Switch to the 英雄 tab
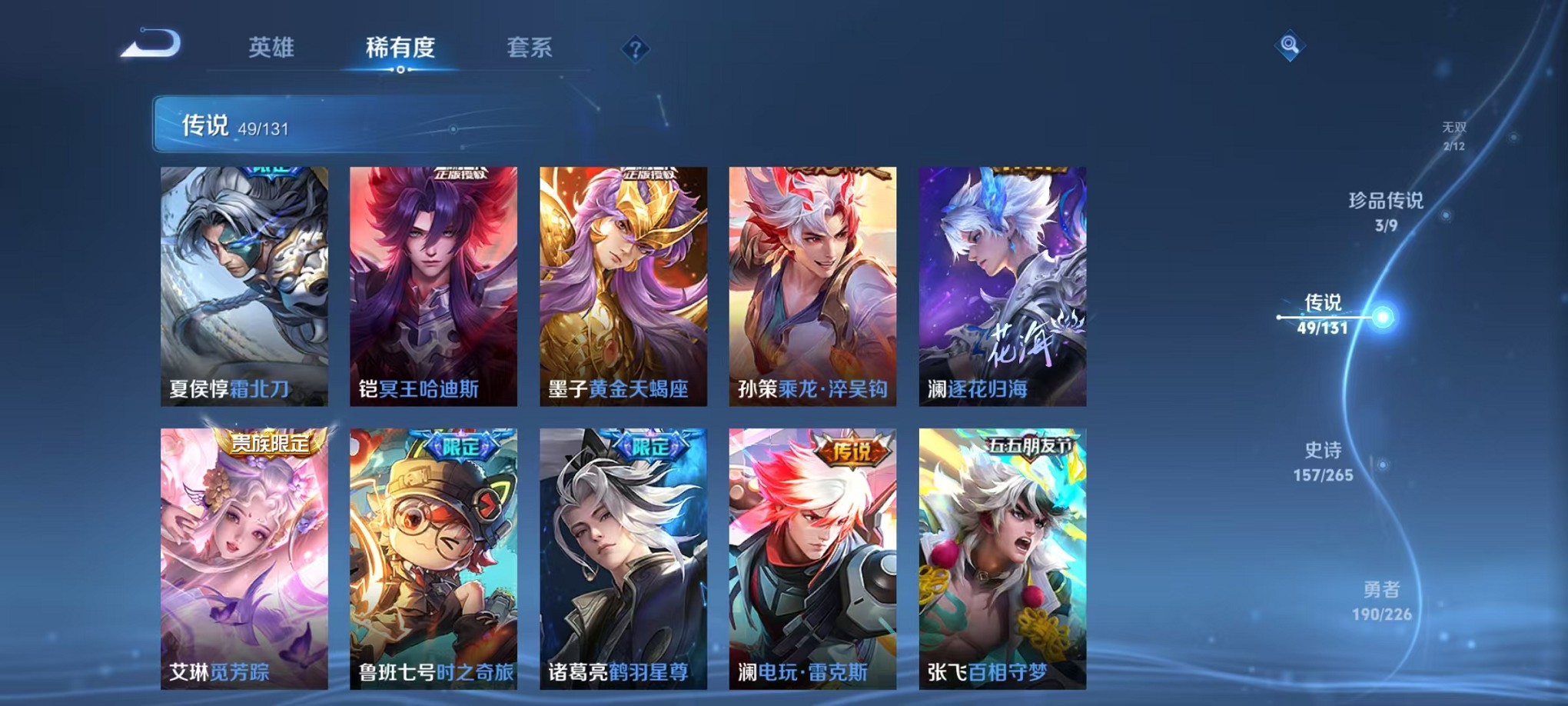Screen dimensions: 1568x706 271,48
